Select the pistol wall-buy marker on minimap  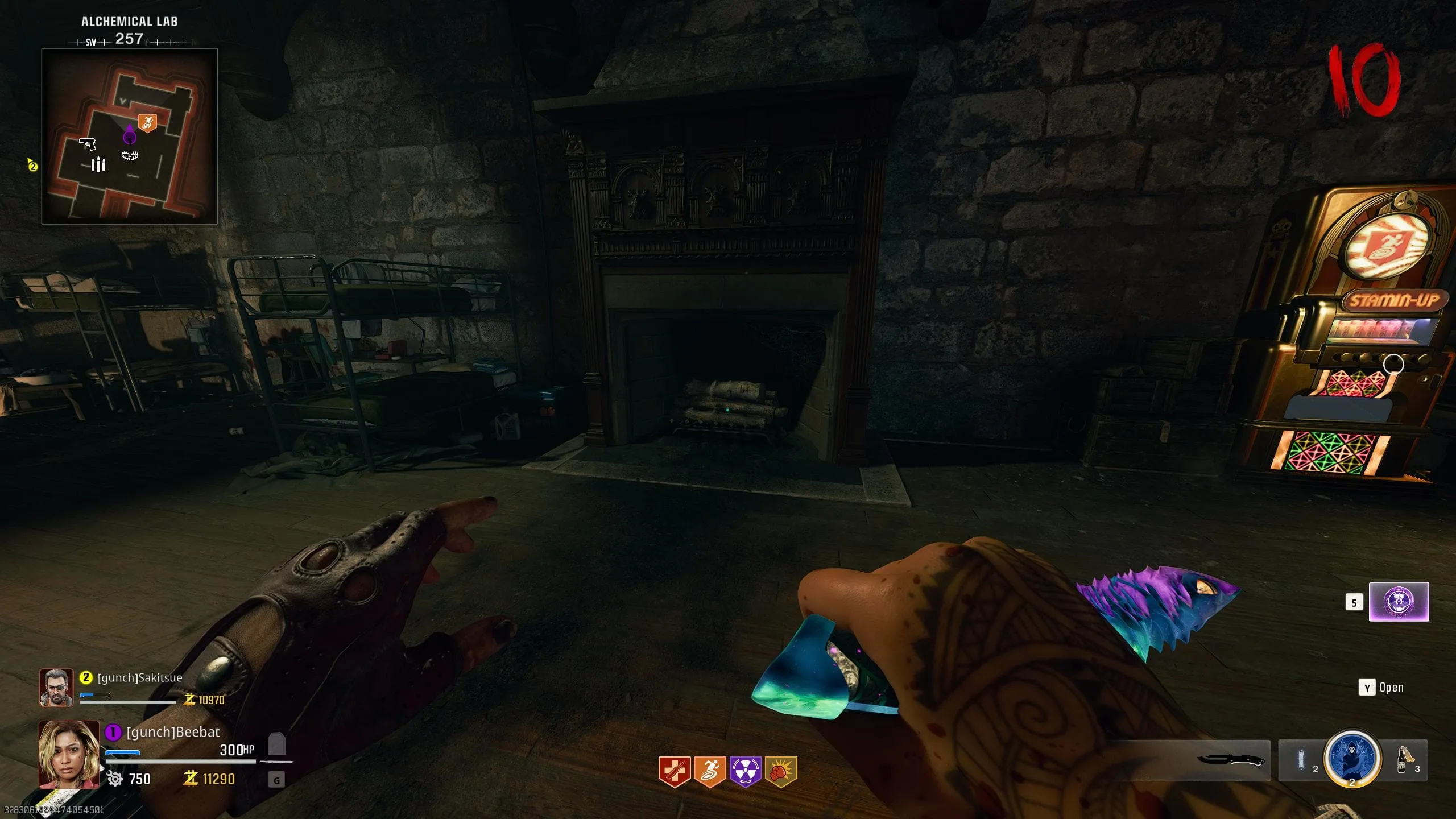coord(87,143)
